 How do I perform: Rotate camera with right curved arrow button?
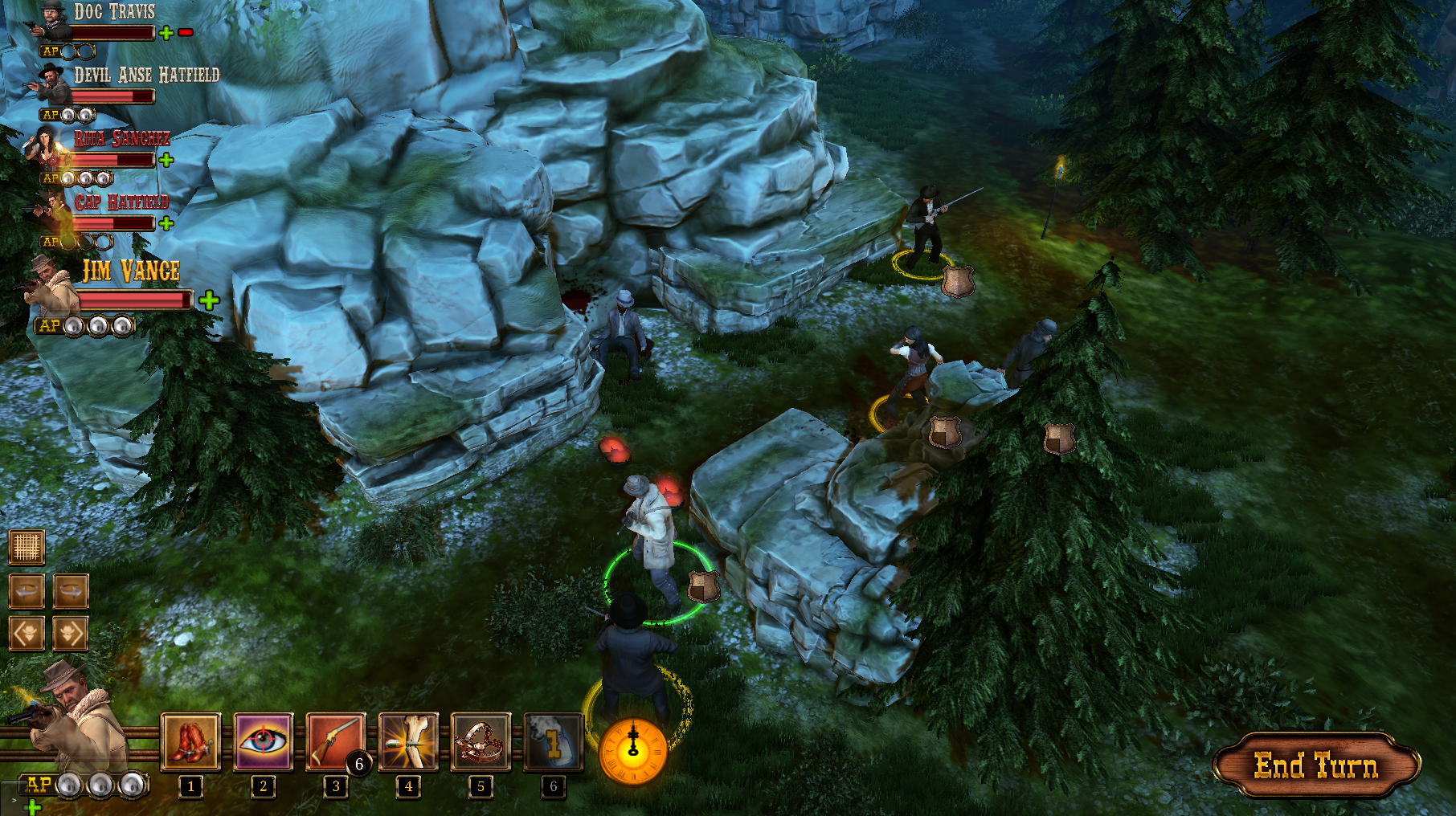coord(71,592)
